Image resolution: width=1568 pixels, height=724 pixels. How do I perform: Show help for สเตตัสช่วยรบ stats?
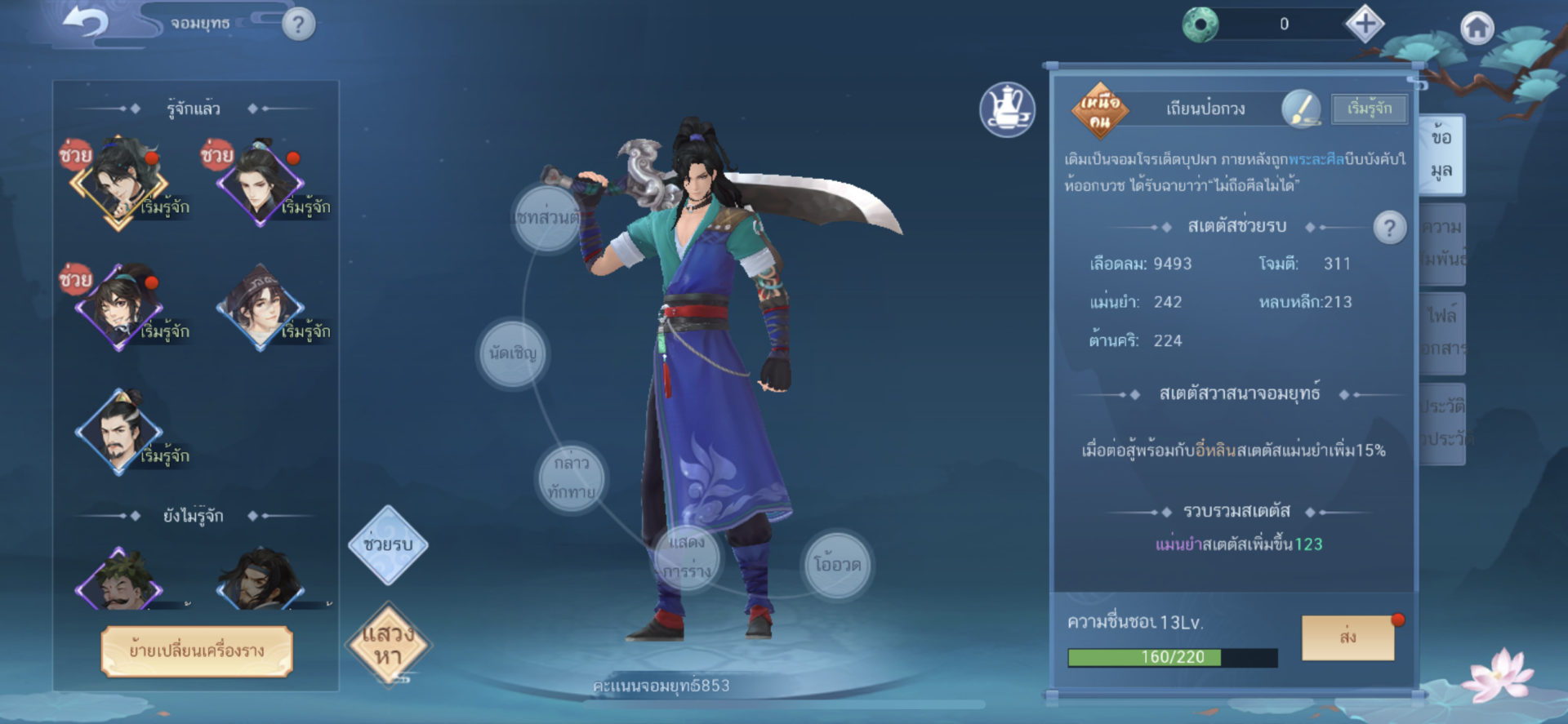pyautogui.click(x=1389, y=228)
